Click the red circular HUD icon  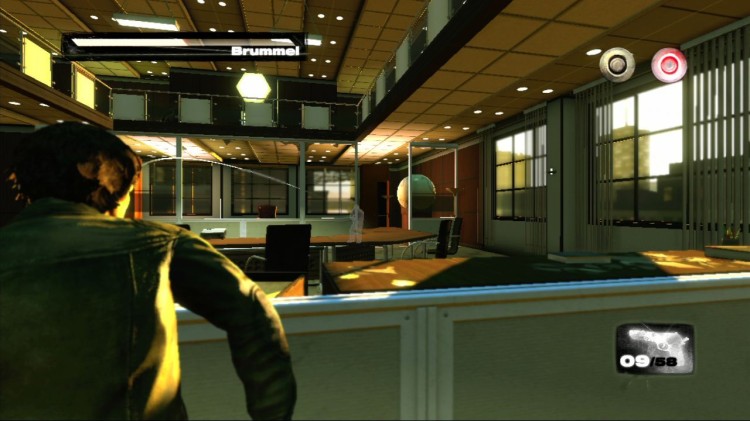pyautogui.click(x=669, y=65)
